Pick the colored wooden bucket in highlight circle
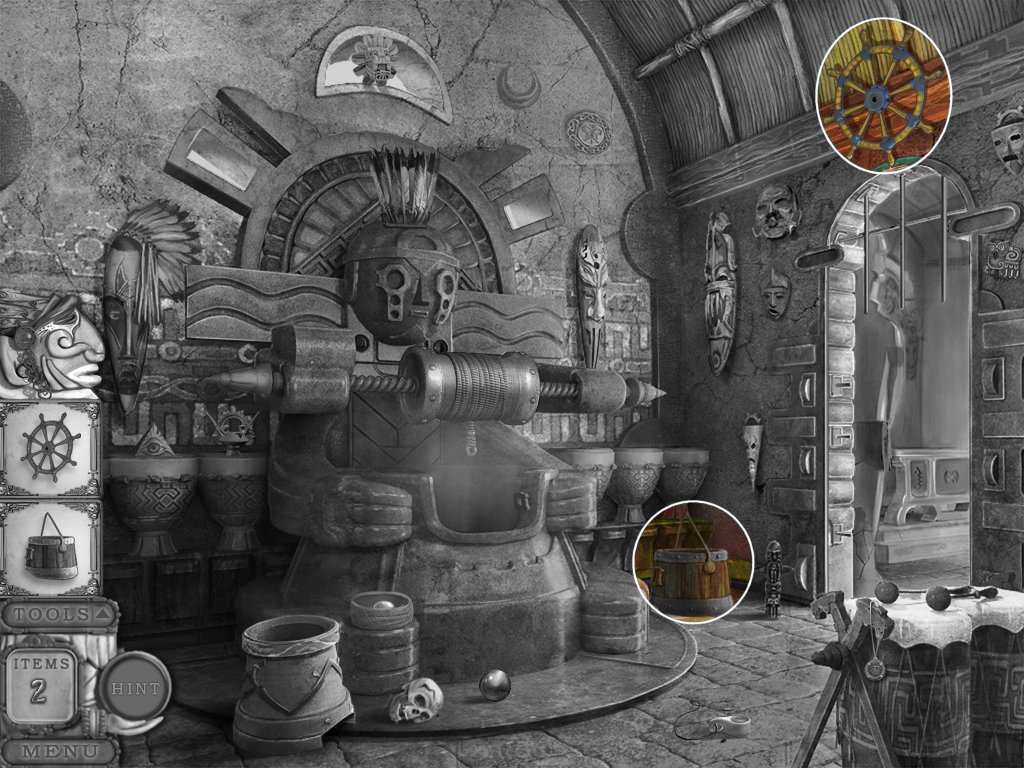The height and width of the screenshot is (768, 1024). (x=691, y=564)
